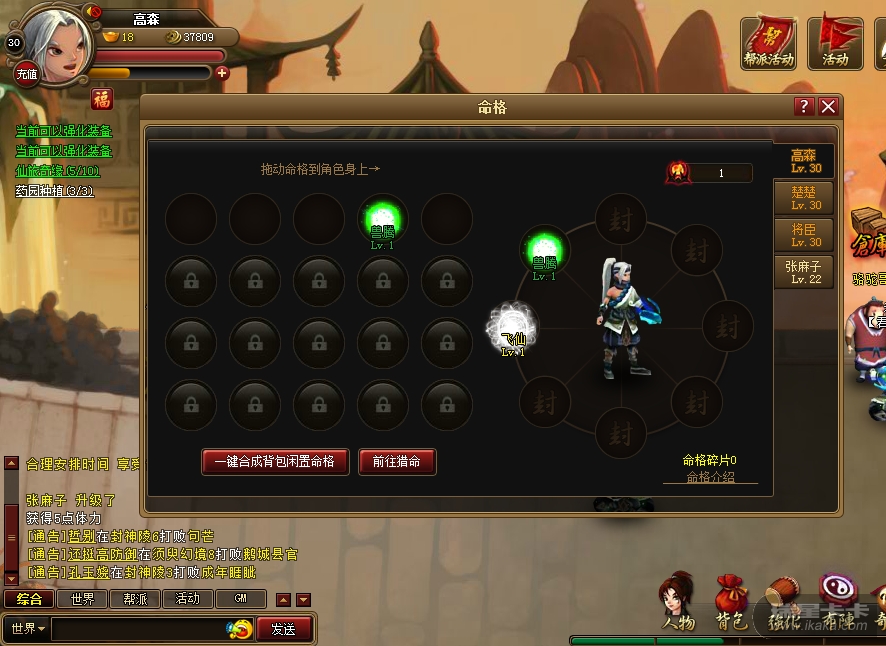The width and height of the screenshot is (886, 646).
Task: Switch chat to the 帮派 tab
Action: (x=134, y=599)
